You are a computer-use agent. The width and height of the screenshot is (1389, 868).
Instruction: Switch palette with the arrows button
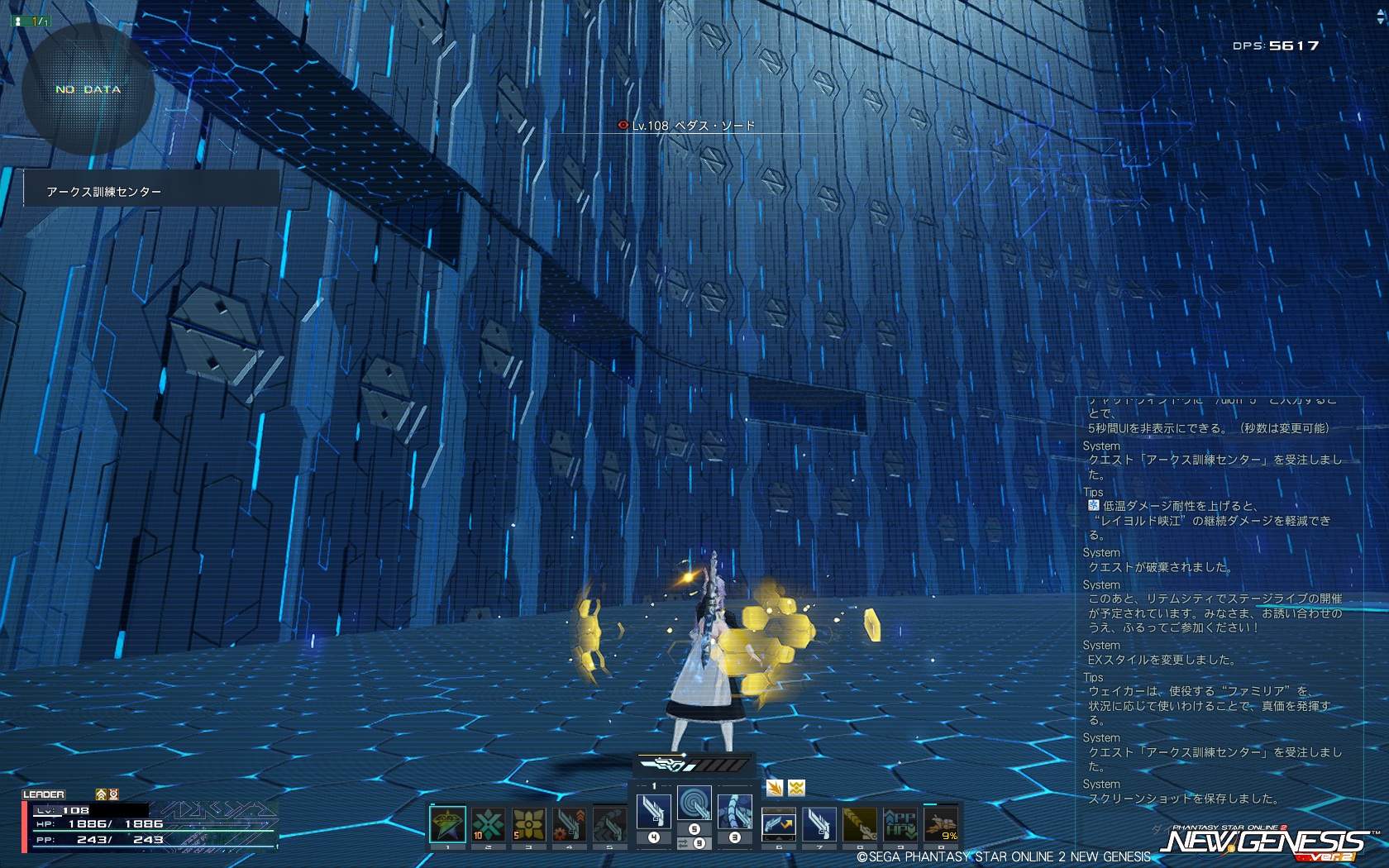point(684,843)
